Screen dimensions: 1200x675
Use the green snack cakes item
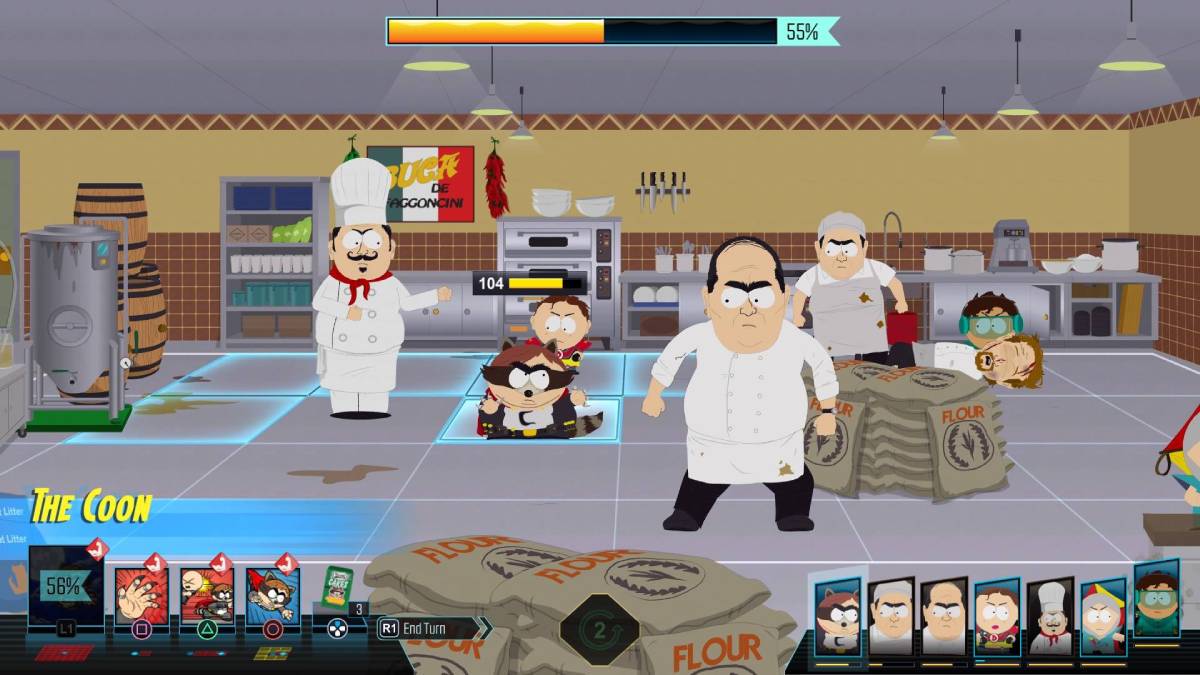click(338, 590)
